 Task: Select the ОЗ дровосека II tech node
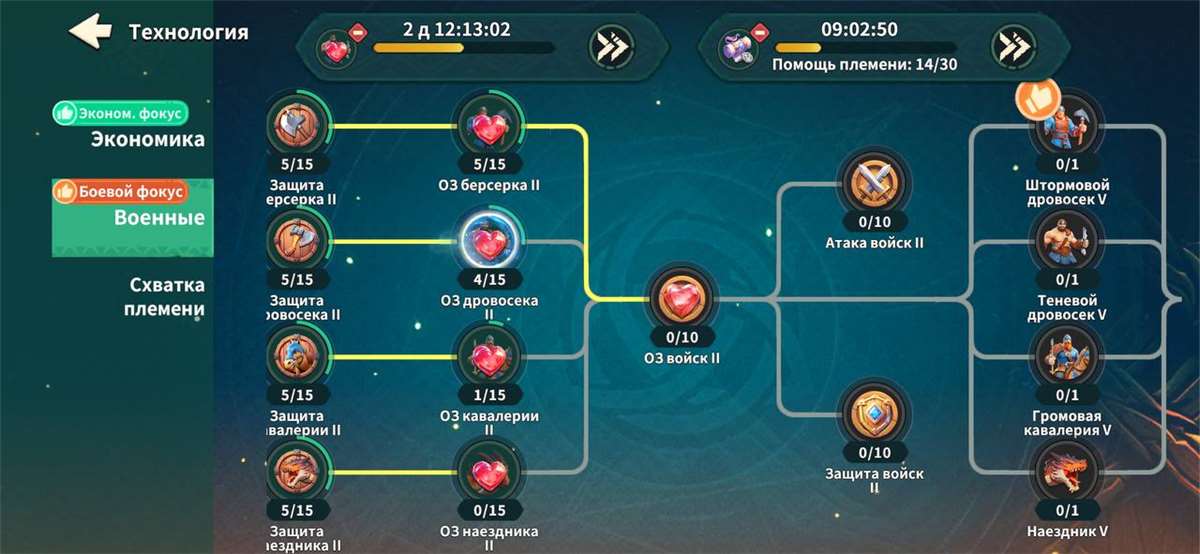point(489,242)
